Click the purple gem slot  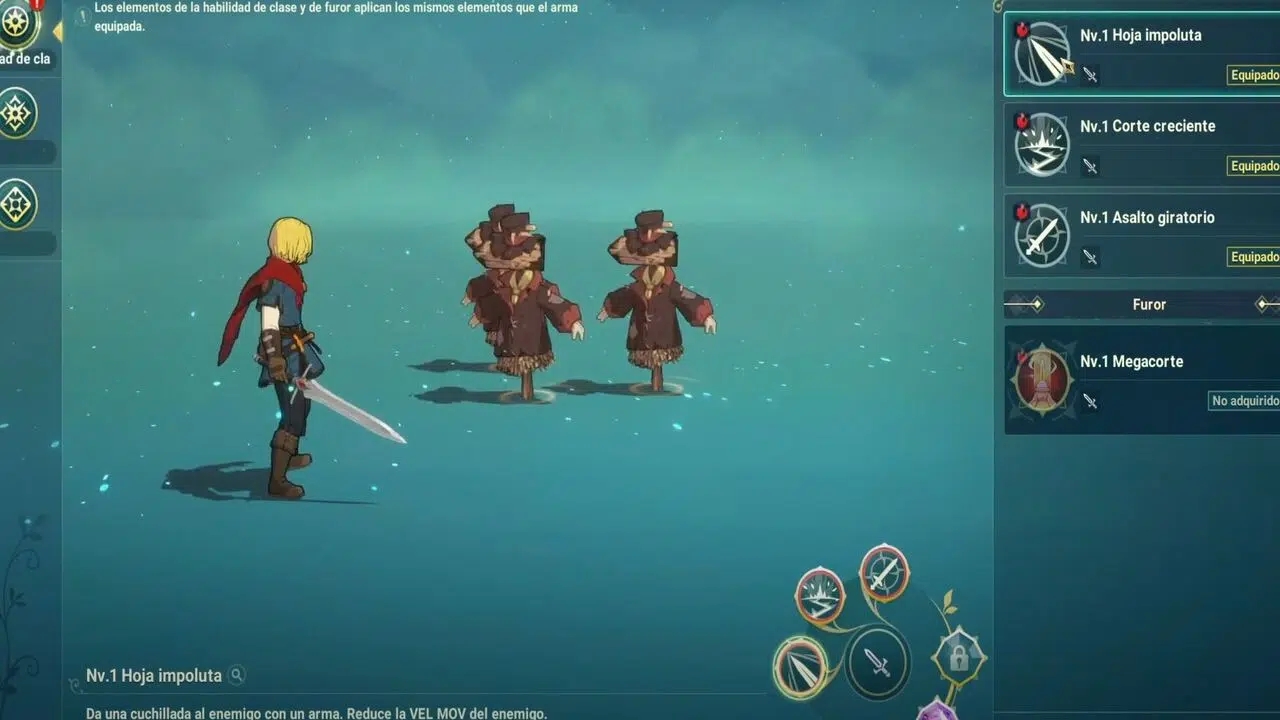(x=936, y=711)
